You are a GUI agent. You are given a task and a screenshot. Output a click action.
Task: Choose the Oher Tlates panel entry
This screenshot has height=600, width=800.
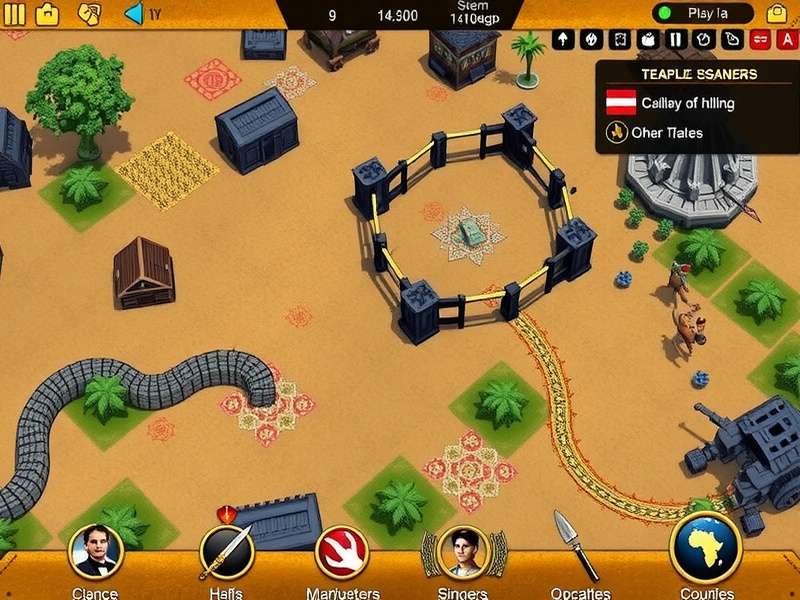coord(656,132)
